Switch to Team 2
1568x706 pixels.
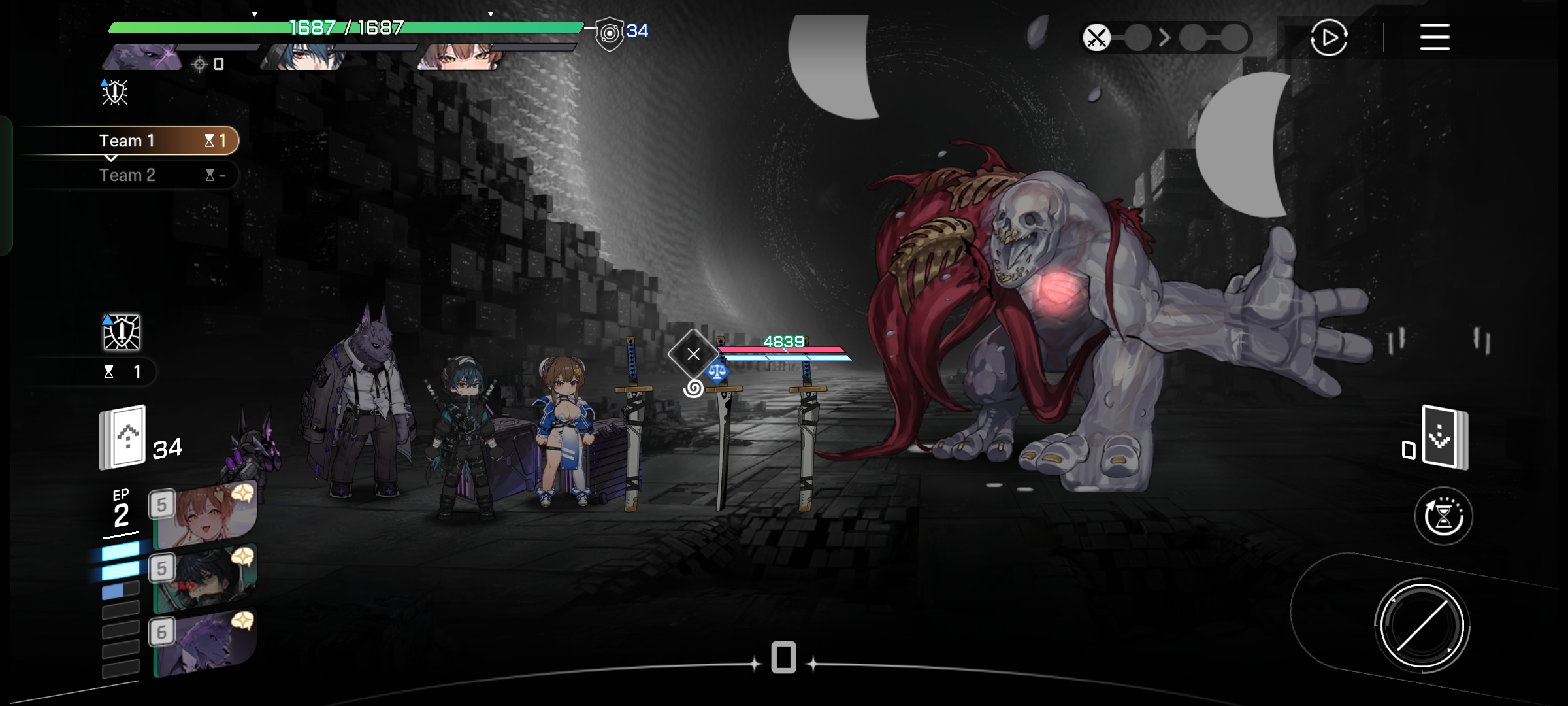(x=127, y=175)
